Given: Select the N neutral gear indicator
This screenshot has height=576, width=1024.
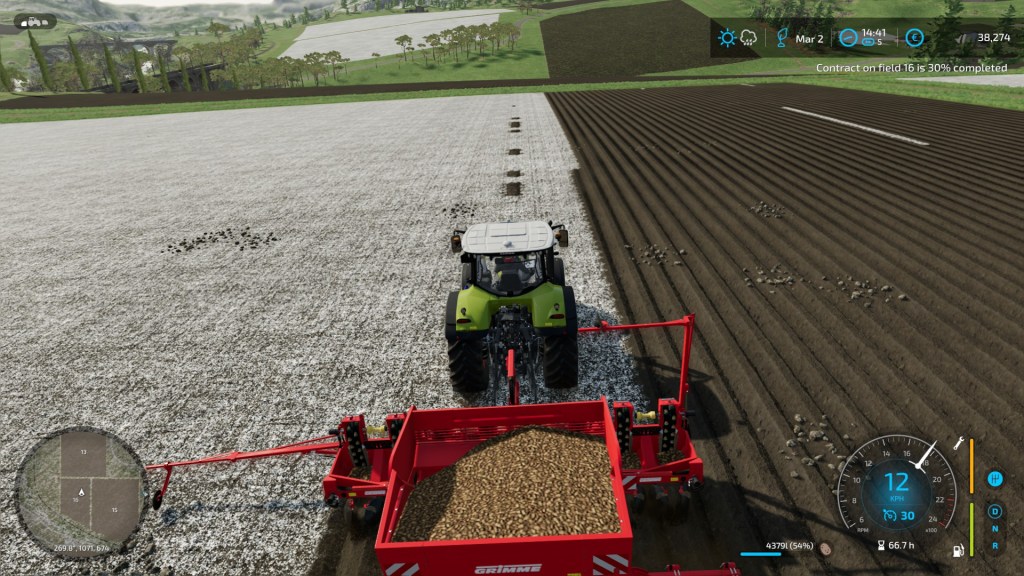Looking at the screenshot, I should click(x=995, y=529).
